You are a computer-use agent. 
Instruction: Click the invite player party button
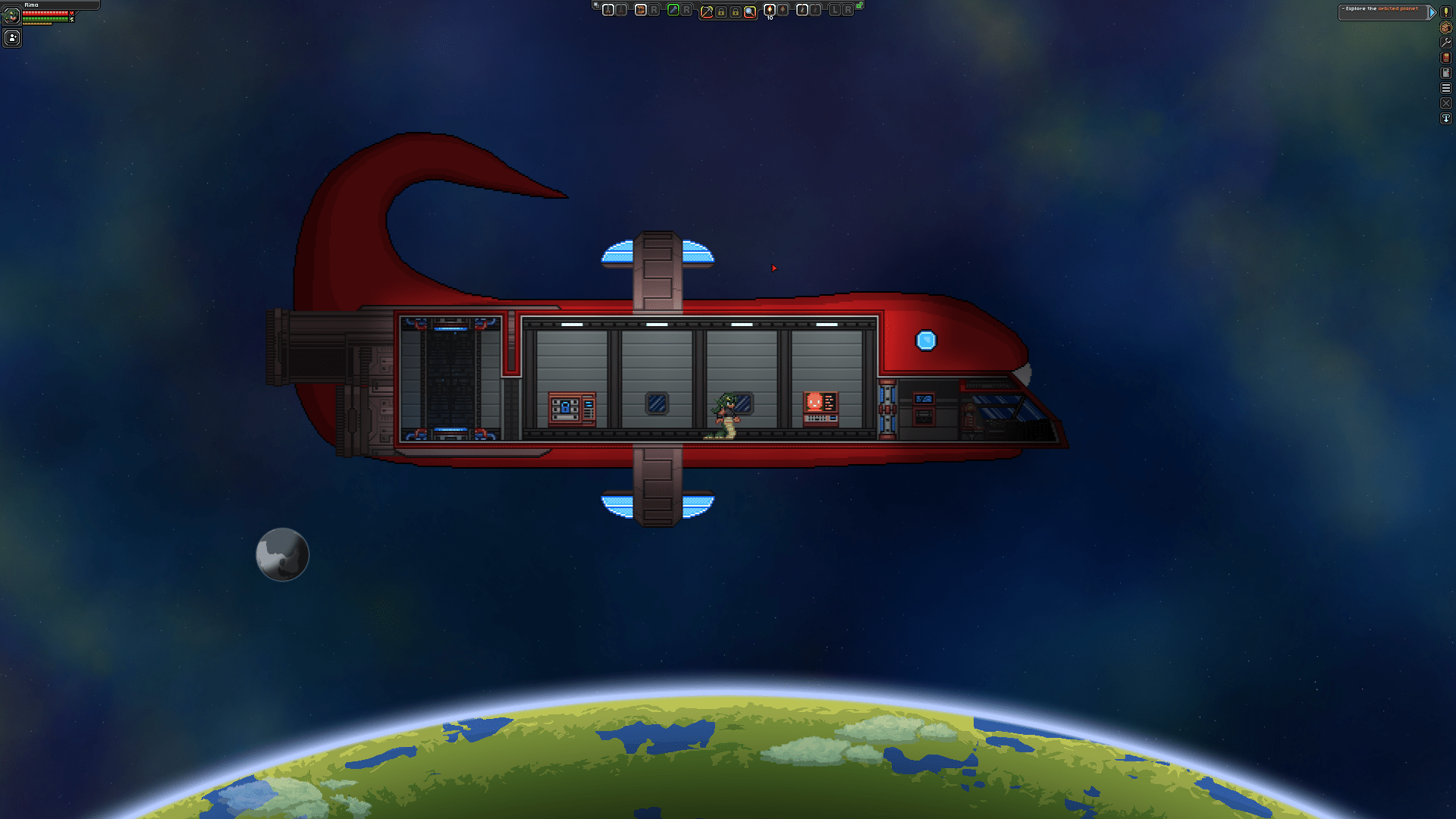pyautogui.click(x=12, y=37)
